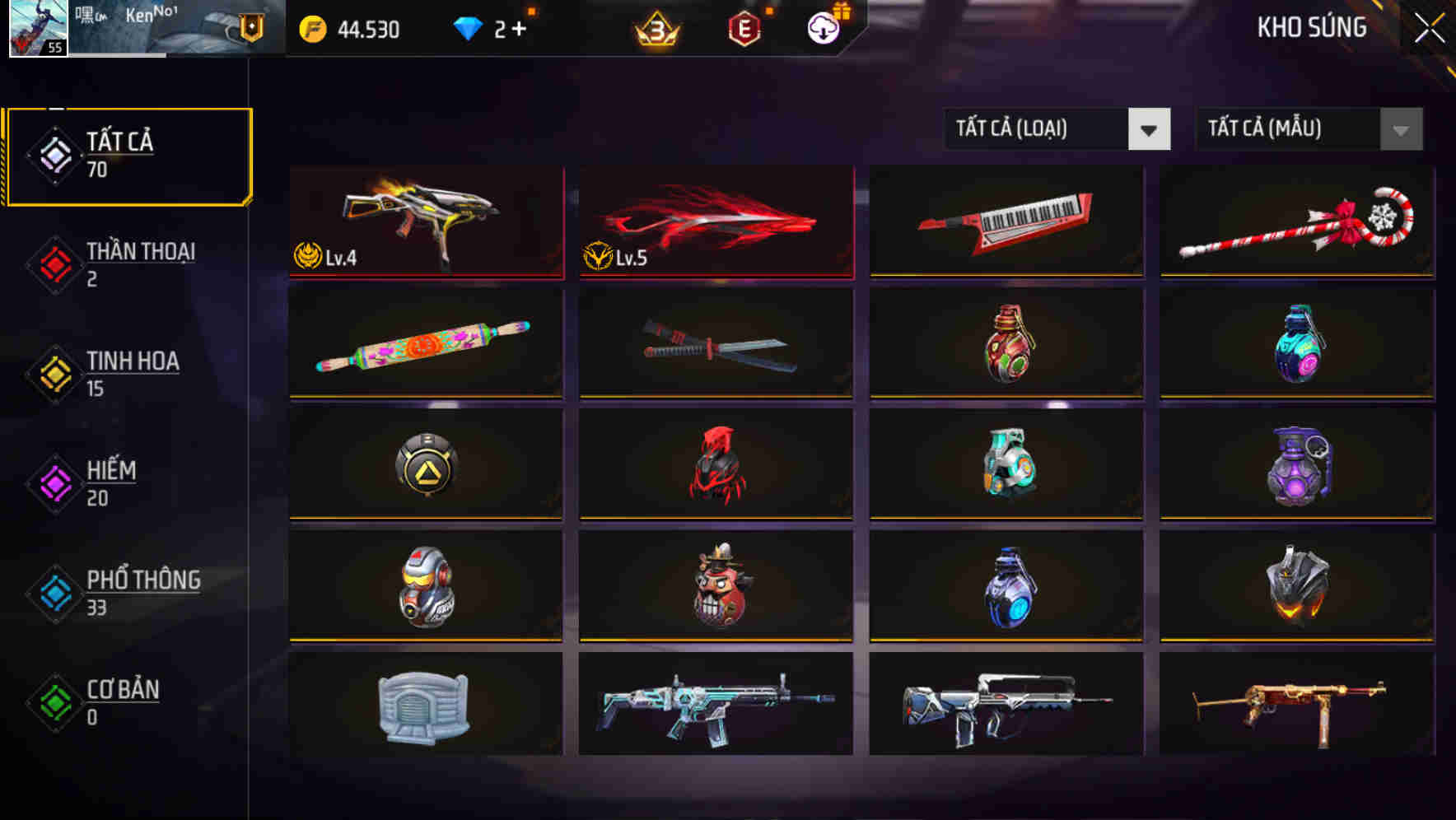Open the gold coin balance showing 44.530
This screenshot has width=1456, height=820.
pyautogui.click(x=347, y=30)
